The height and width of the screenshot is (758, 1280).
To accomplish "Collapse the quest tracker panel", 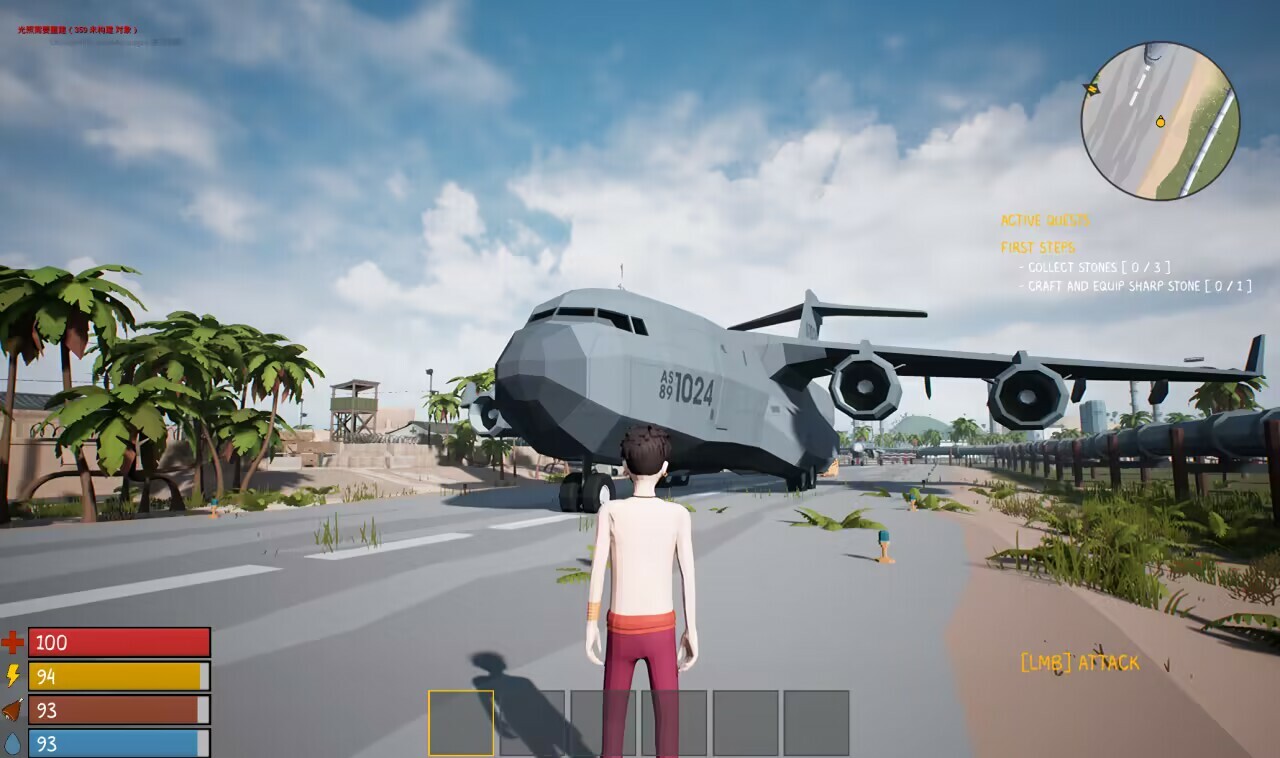I will [x=1048, y=221].
